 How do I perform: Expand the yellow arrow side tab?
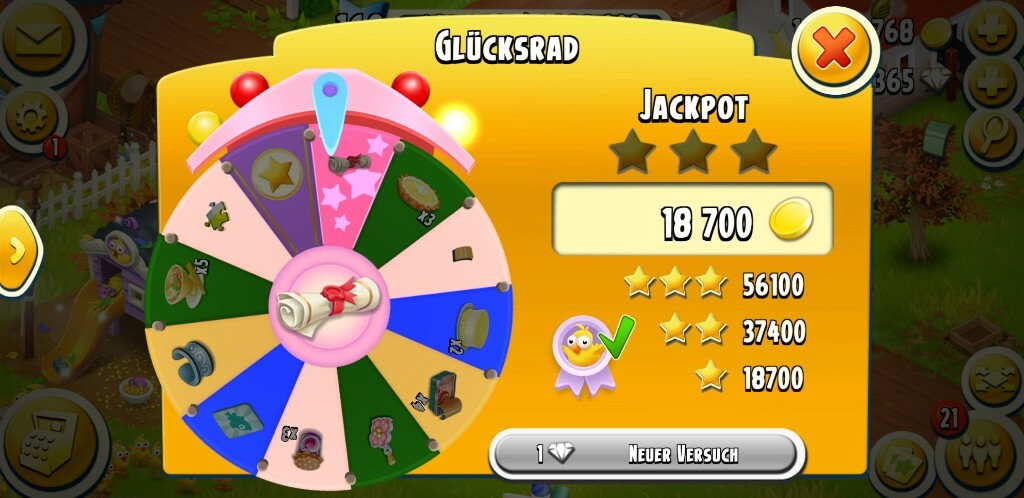click(x=16, y=250)
